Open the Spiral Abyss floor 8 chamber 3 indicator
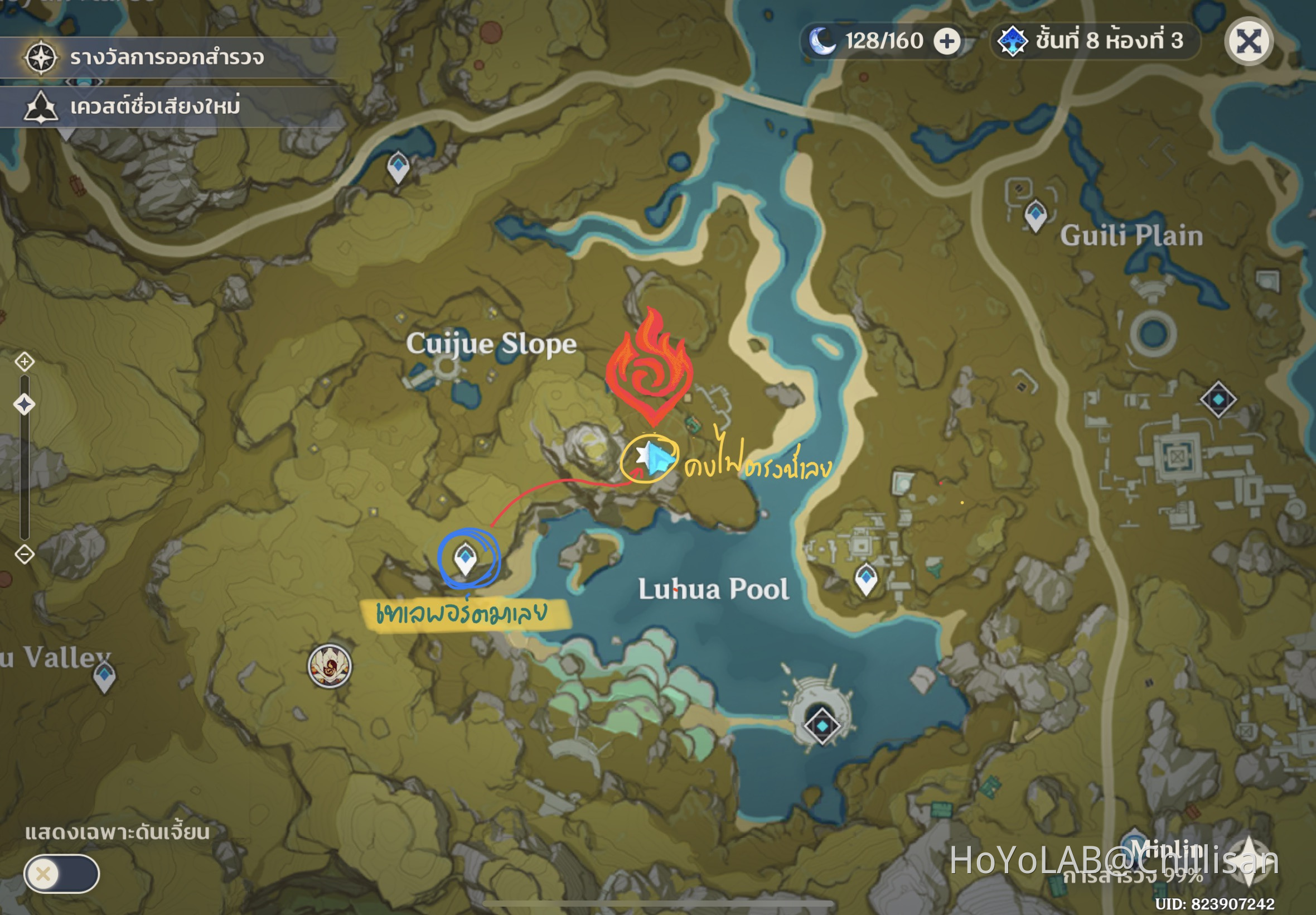This screenshot has height=915, width=1316. (x=1094, y=41)
